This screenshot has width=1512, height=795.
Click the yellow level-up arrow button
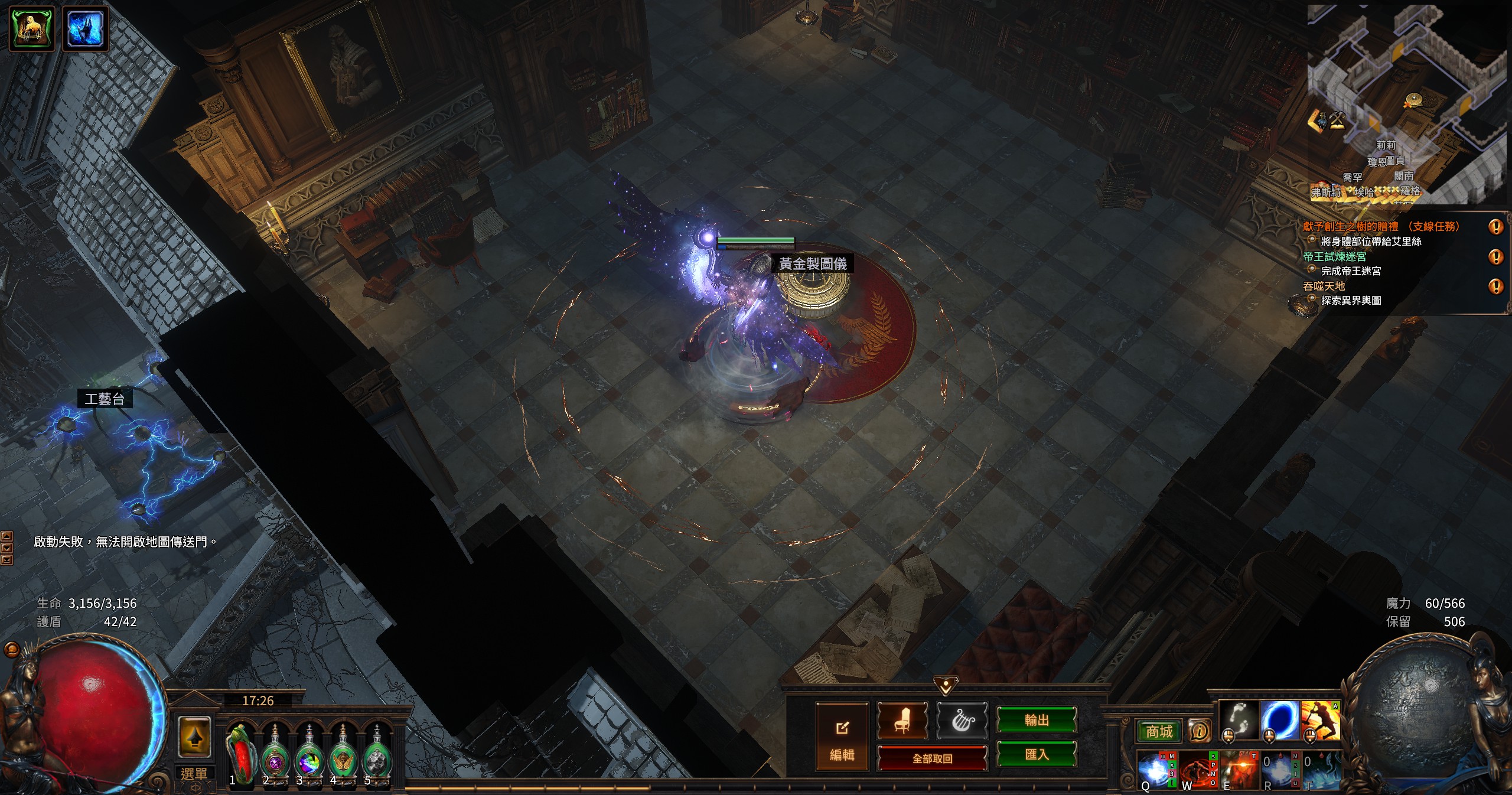[x=195, y=737]
